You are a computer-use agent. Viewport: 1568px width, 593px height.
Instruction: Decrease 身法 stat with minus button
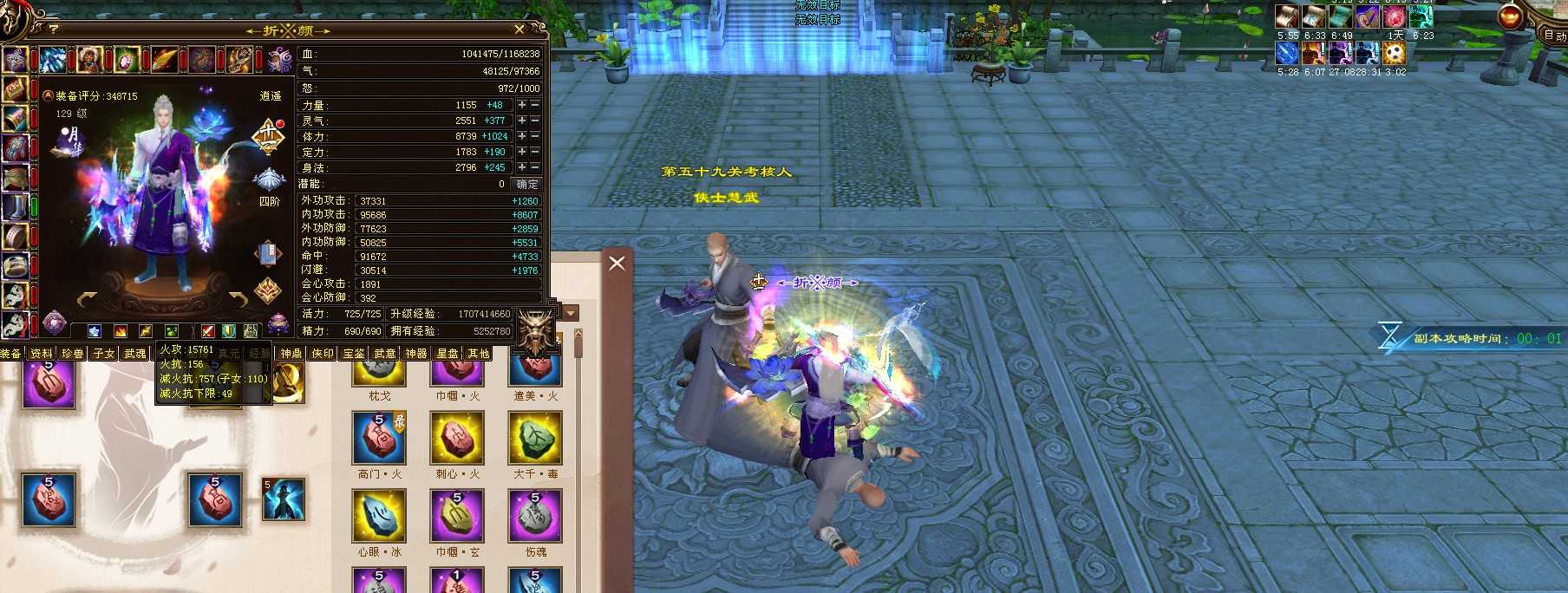click(x=535, y=167)
